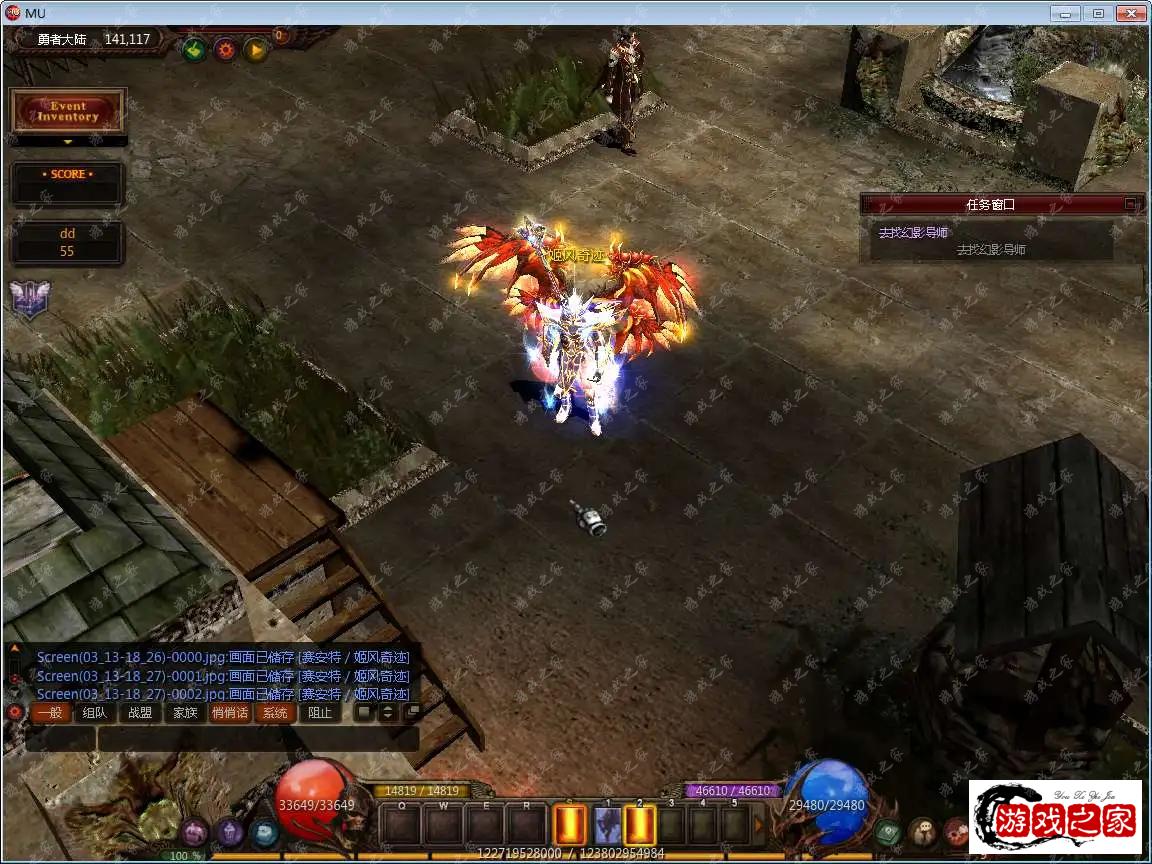This screenshot has width=1152, height=864.
Task: Click the chat message input field
Action: pyautogui.click(x=257, y=739)
